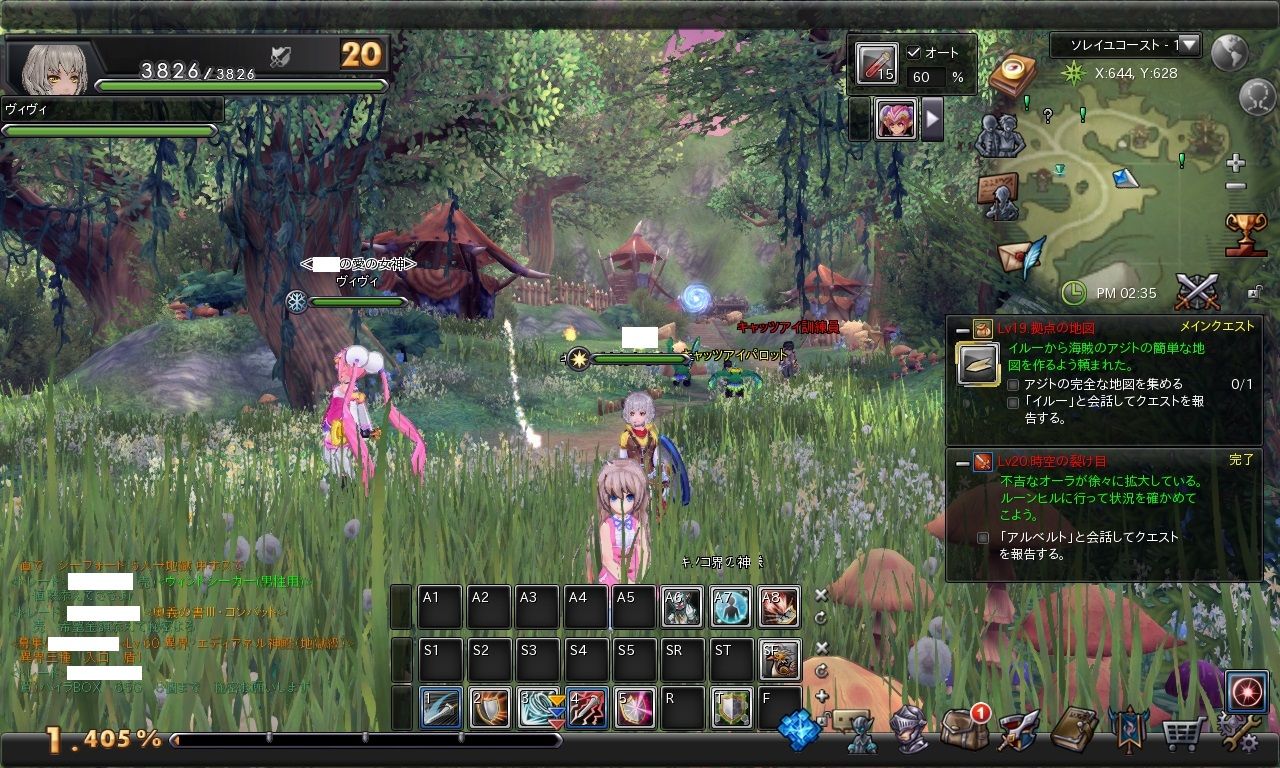Open settings via gear and wrench
The width and height of the screenshot is (1280, 768).
click(1236, 734)
